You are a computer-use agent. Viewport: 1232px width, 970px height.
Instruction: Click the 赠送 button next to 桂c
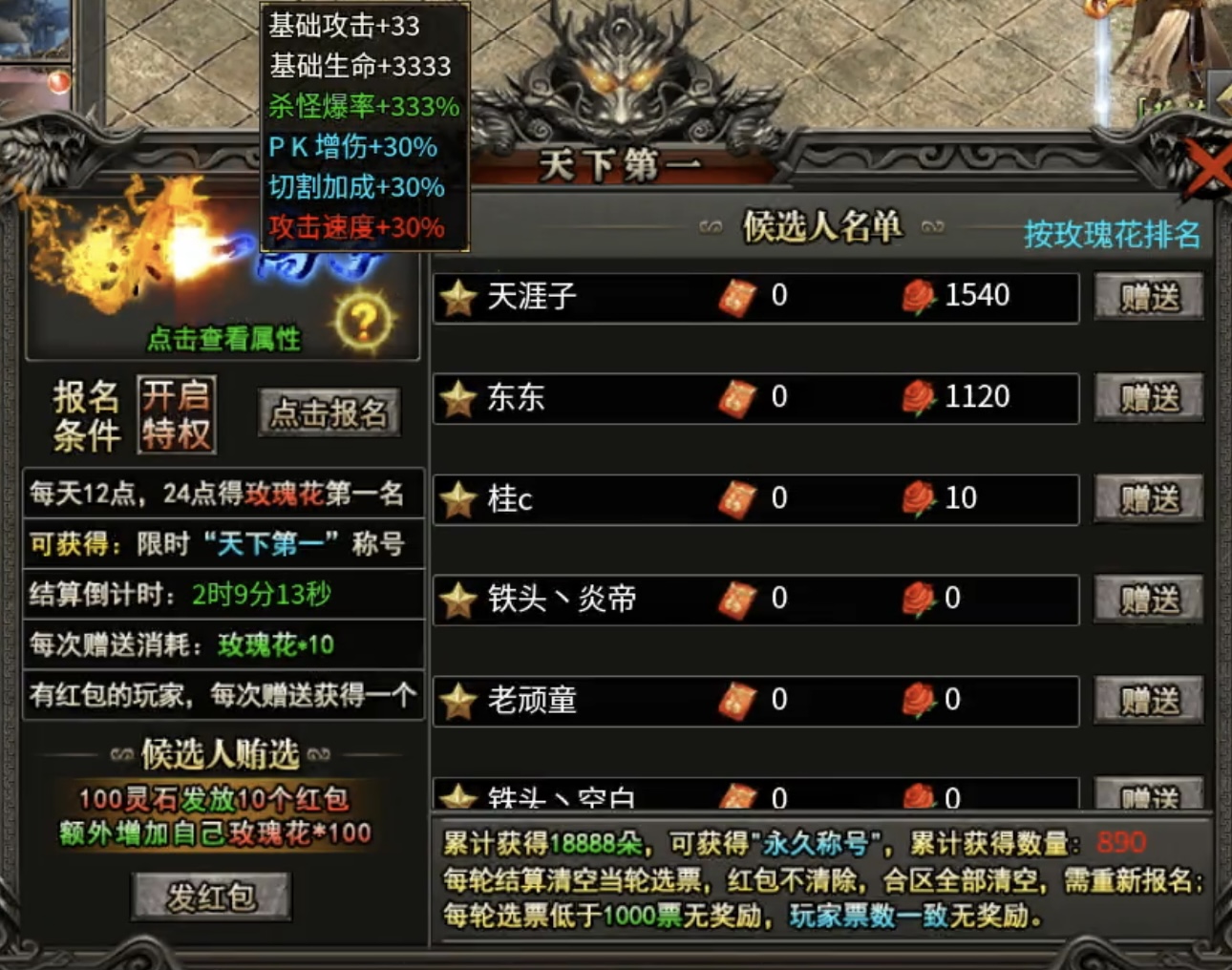1149,498
